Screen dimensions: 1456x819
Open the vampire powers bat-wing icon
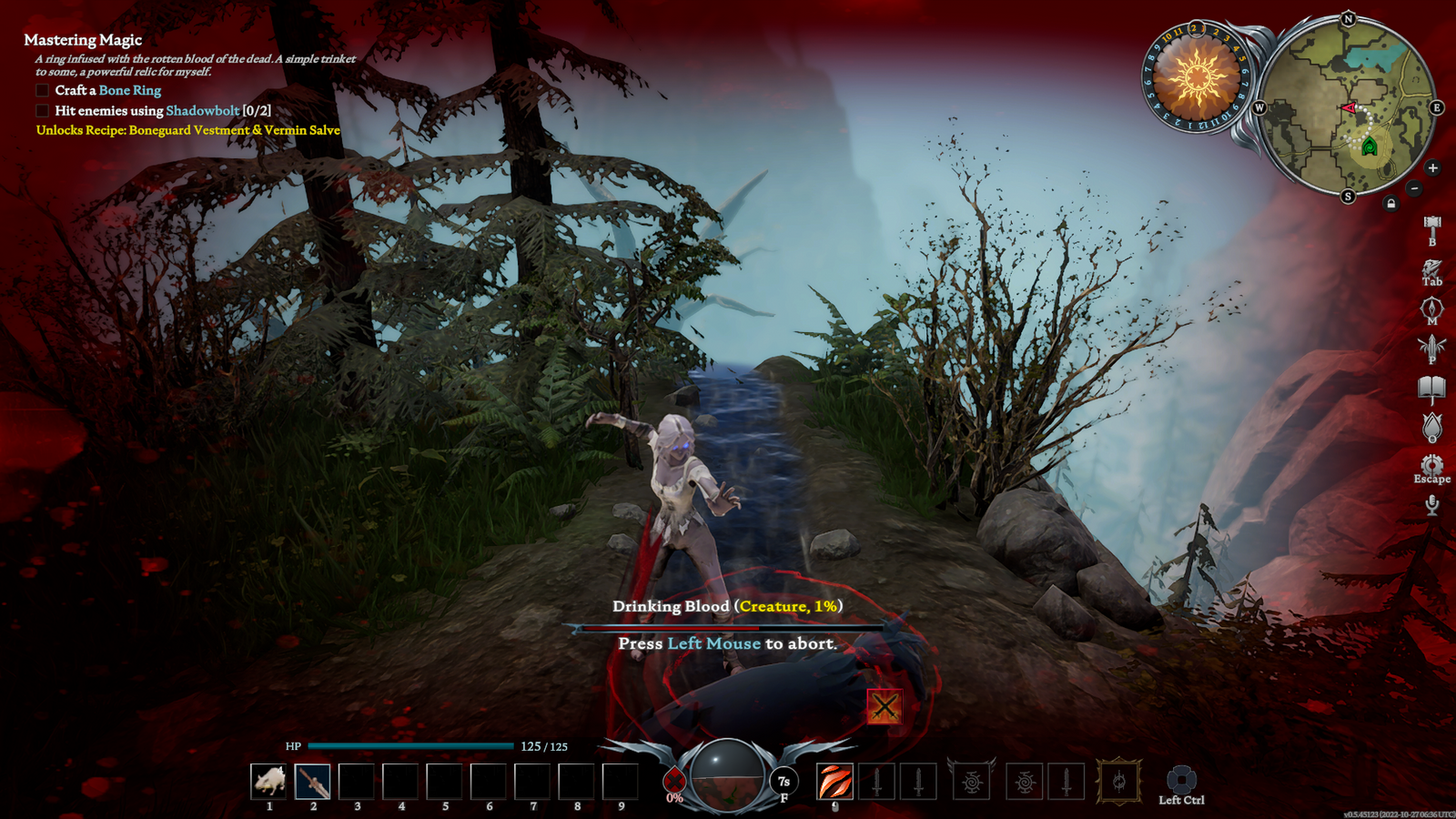coord(1432,348)
